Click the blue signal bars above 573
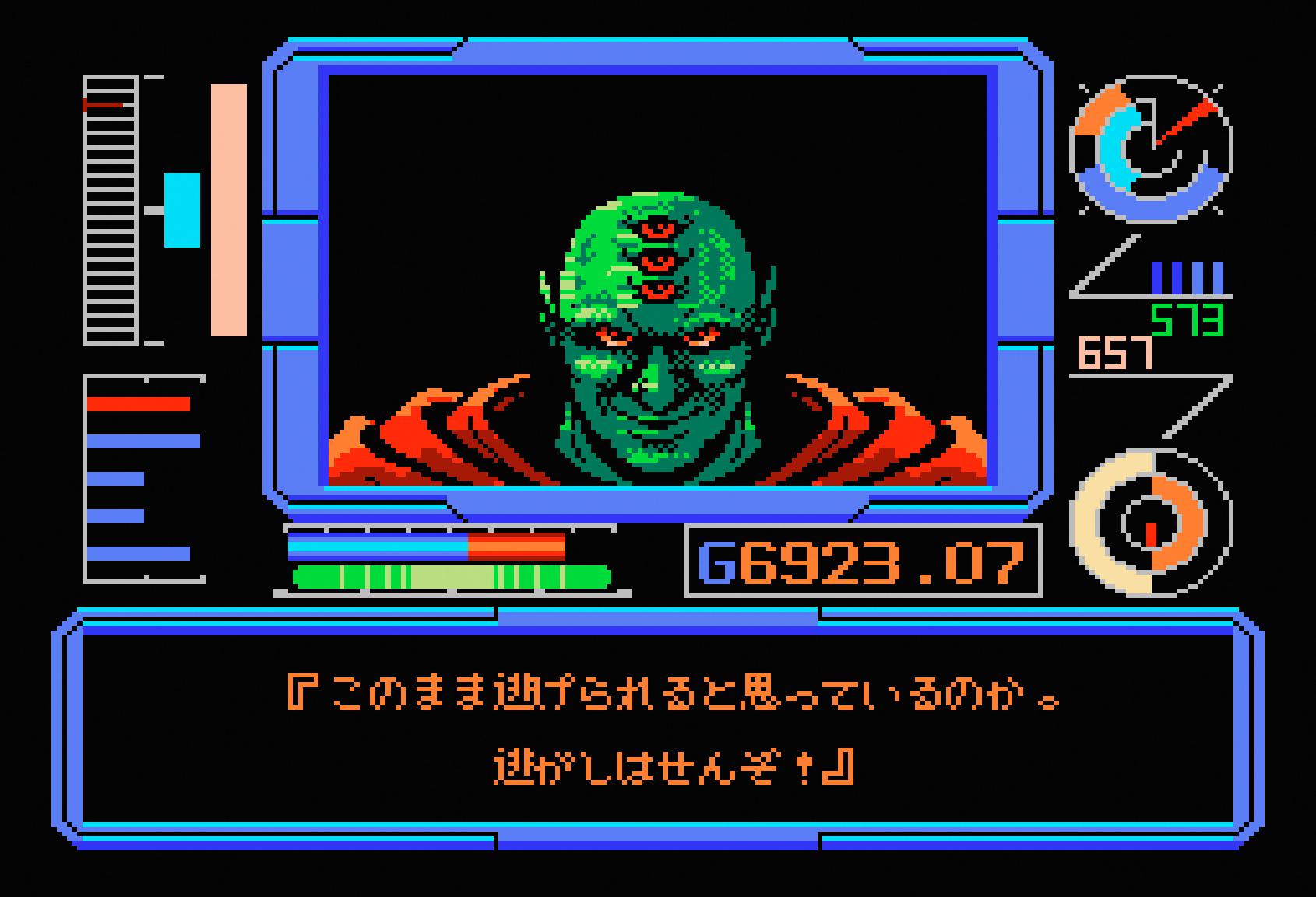 (1188, 276)
